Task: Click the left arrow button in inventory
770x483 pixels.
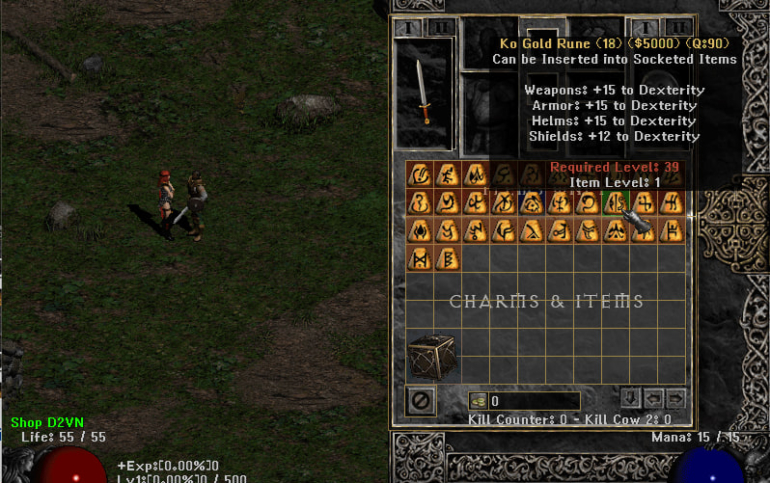Action: click(653, 398)
